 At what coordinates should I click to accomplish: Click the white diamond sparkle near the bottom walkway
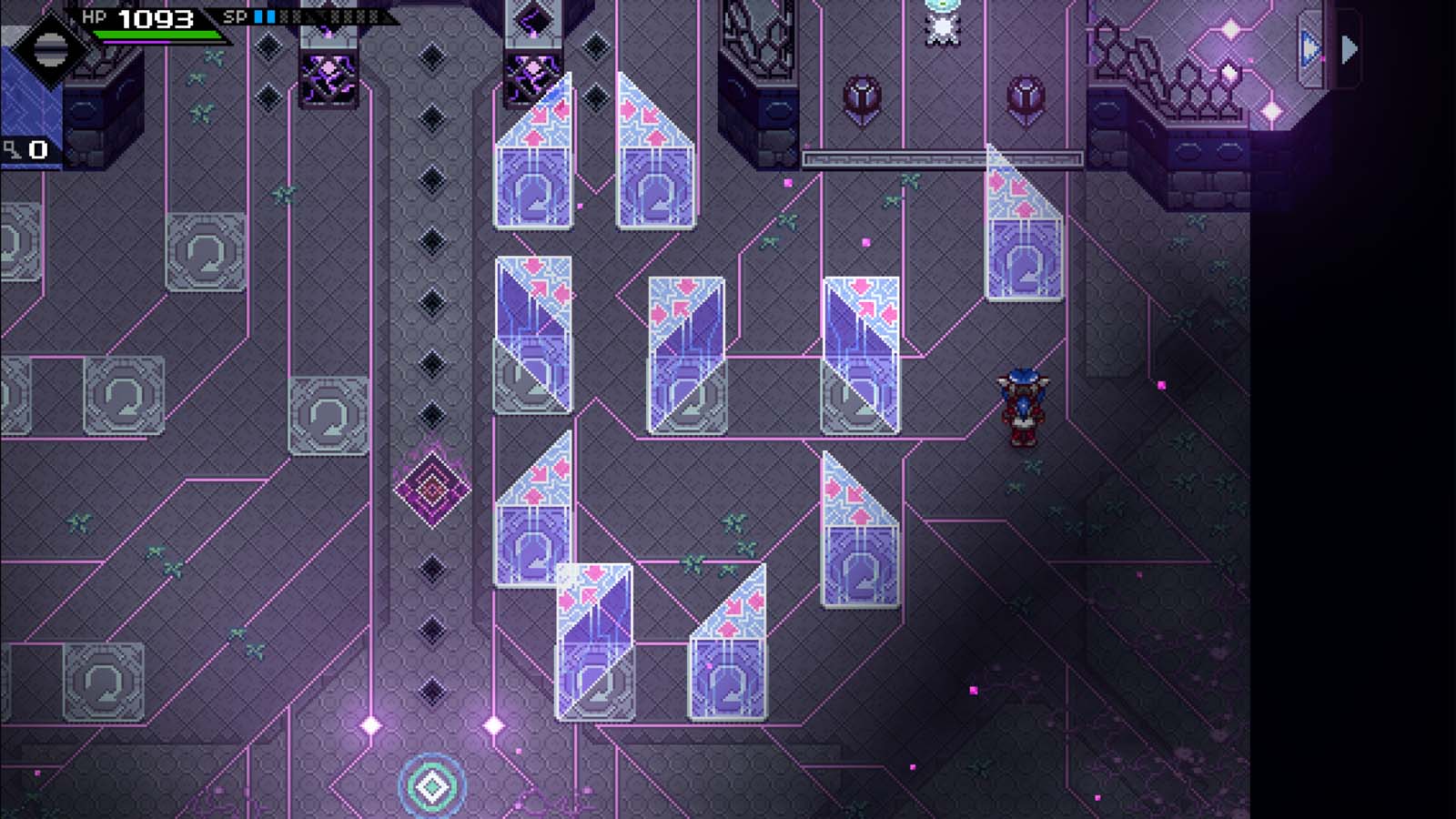[371, 724]
